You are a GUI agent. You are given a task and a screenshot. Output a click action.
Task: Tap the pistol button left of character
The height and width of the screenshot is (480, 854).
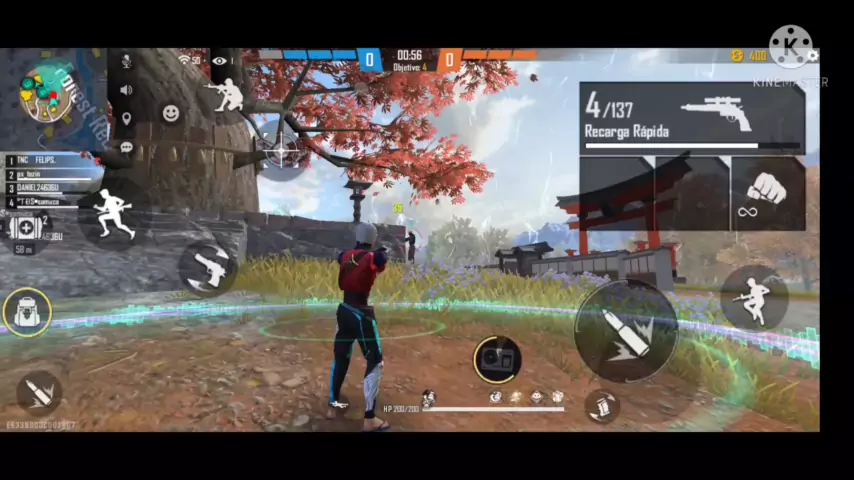click(208, 267)
